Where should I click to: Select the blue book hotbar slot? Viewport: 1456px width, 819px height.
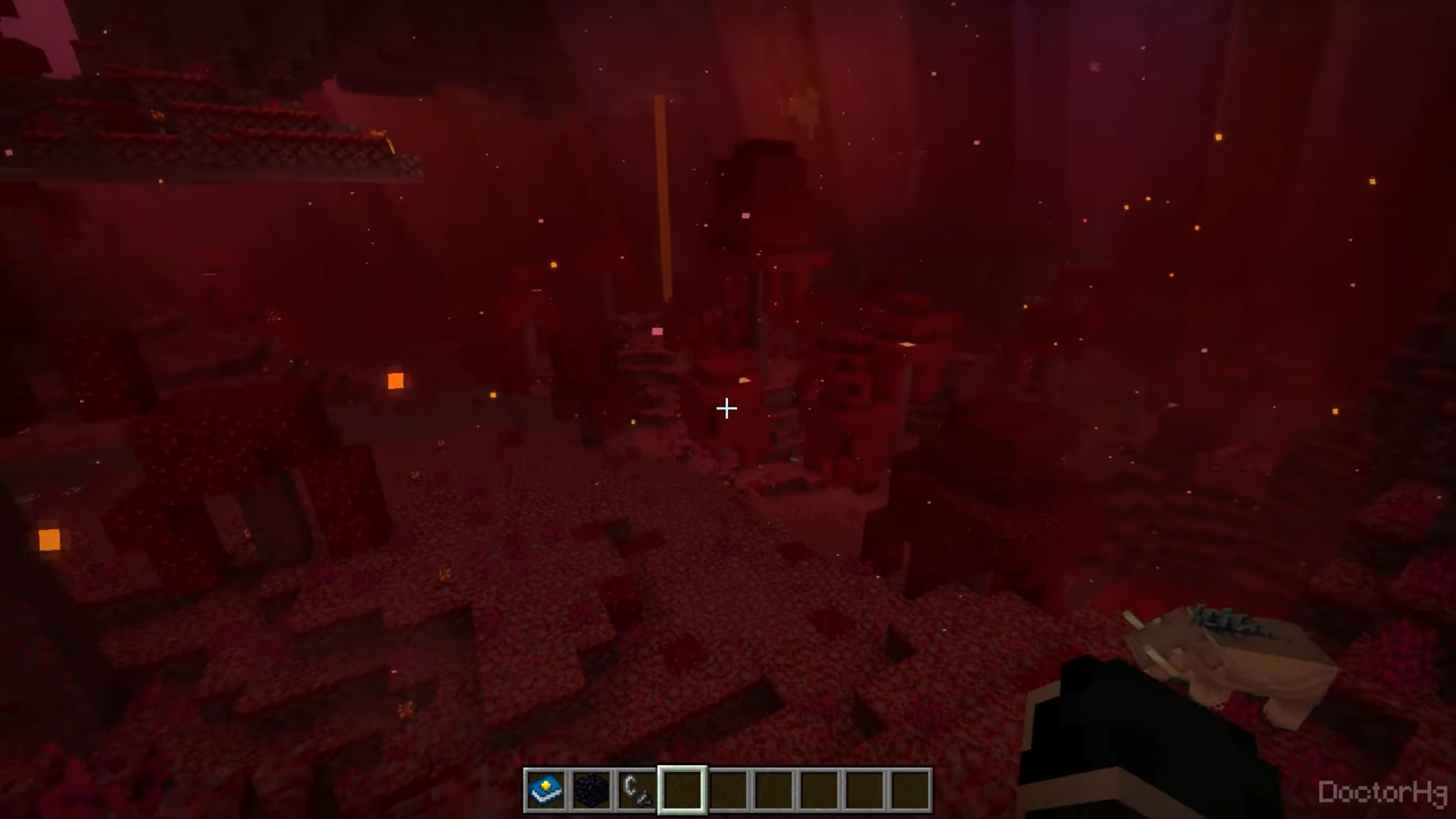point(546,789)
